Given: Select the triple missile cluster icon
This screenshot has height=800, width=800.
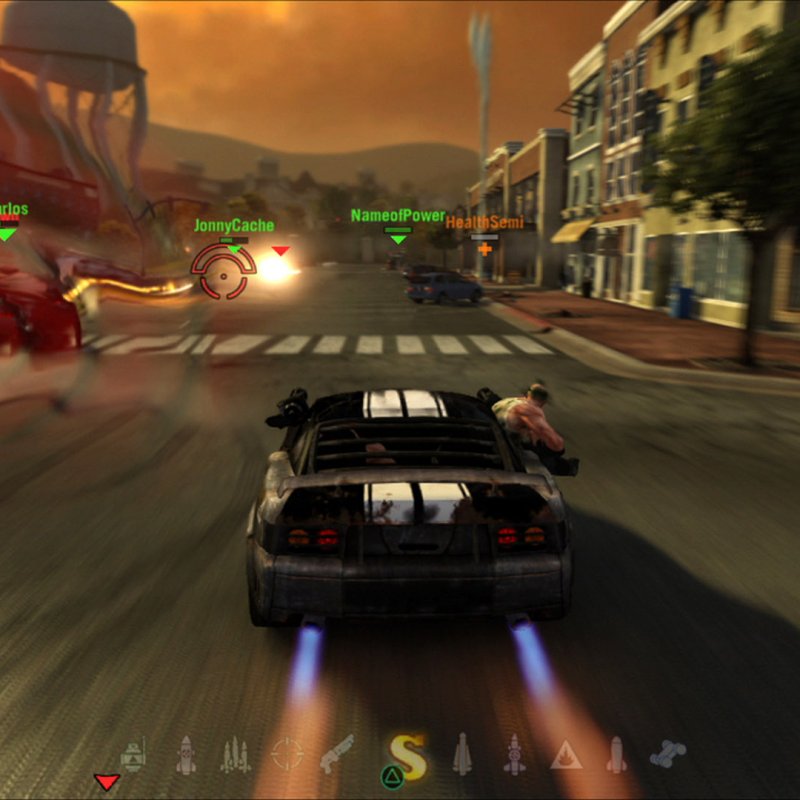Looking at the screenshot, I should (236, 755).
